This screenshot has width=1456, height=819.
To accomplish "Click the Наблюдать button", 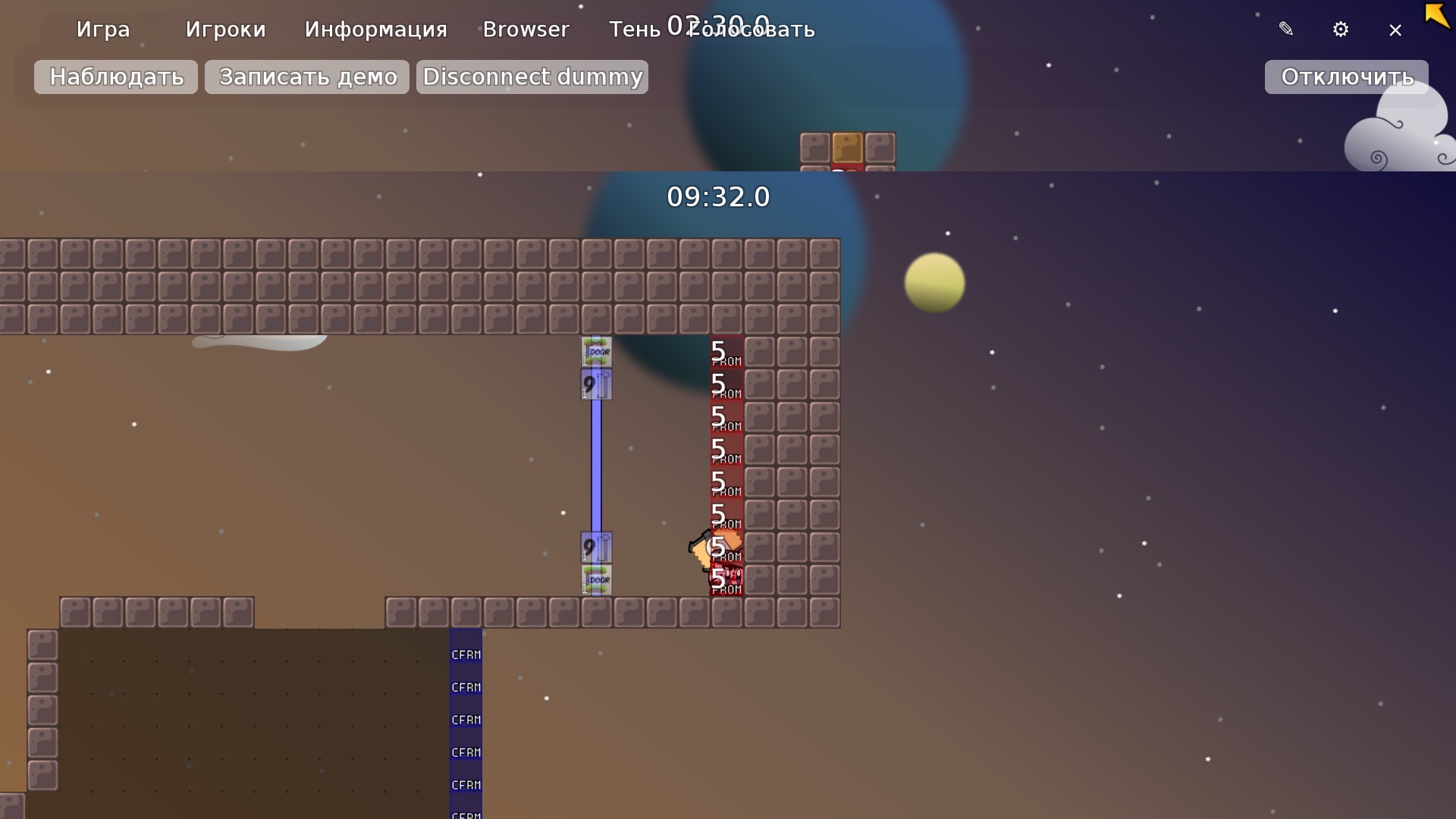I will click(116, 77).
